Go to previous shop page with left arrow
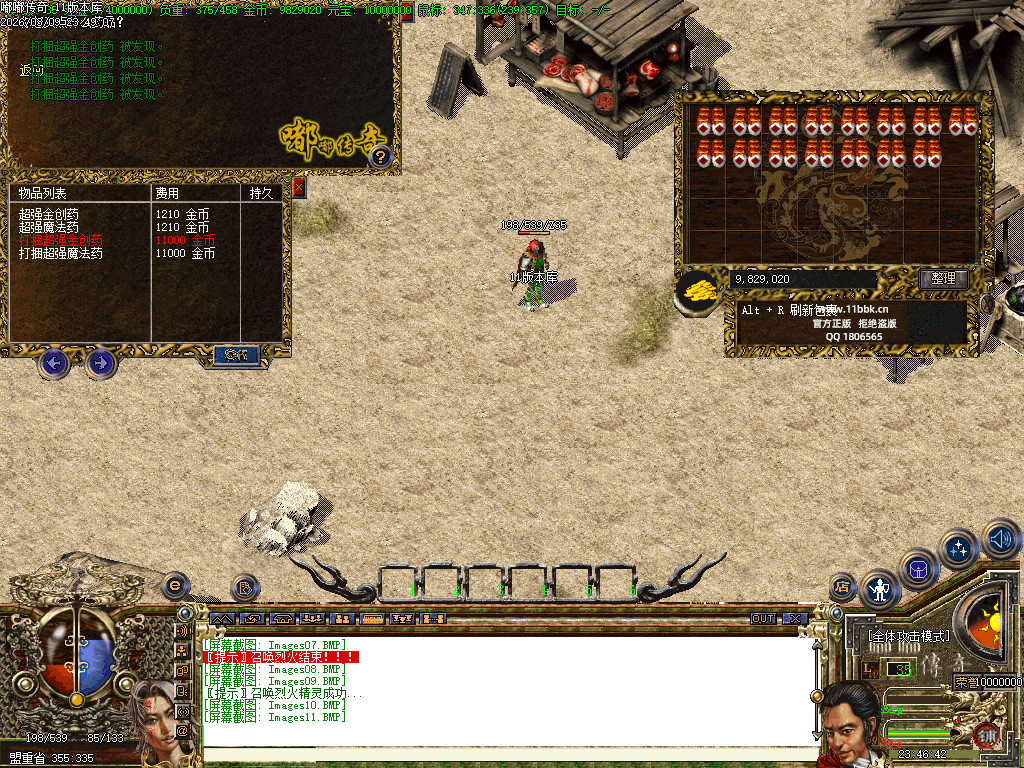This screenshot has height=768, width=1024. (55, 363)
